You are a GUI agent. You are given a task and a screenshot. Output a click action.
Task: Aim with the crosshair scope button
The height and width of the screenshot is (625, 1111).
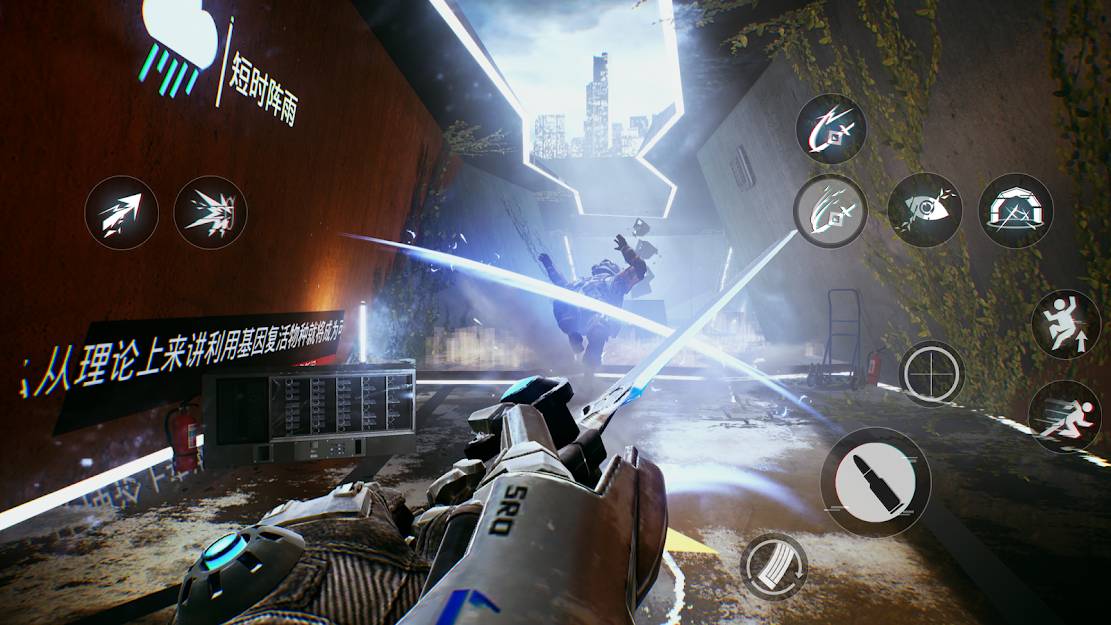pos(931,374)
